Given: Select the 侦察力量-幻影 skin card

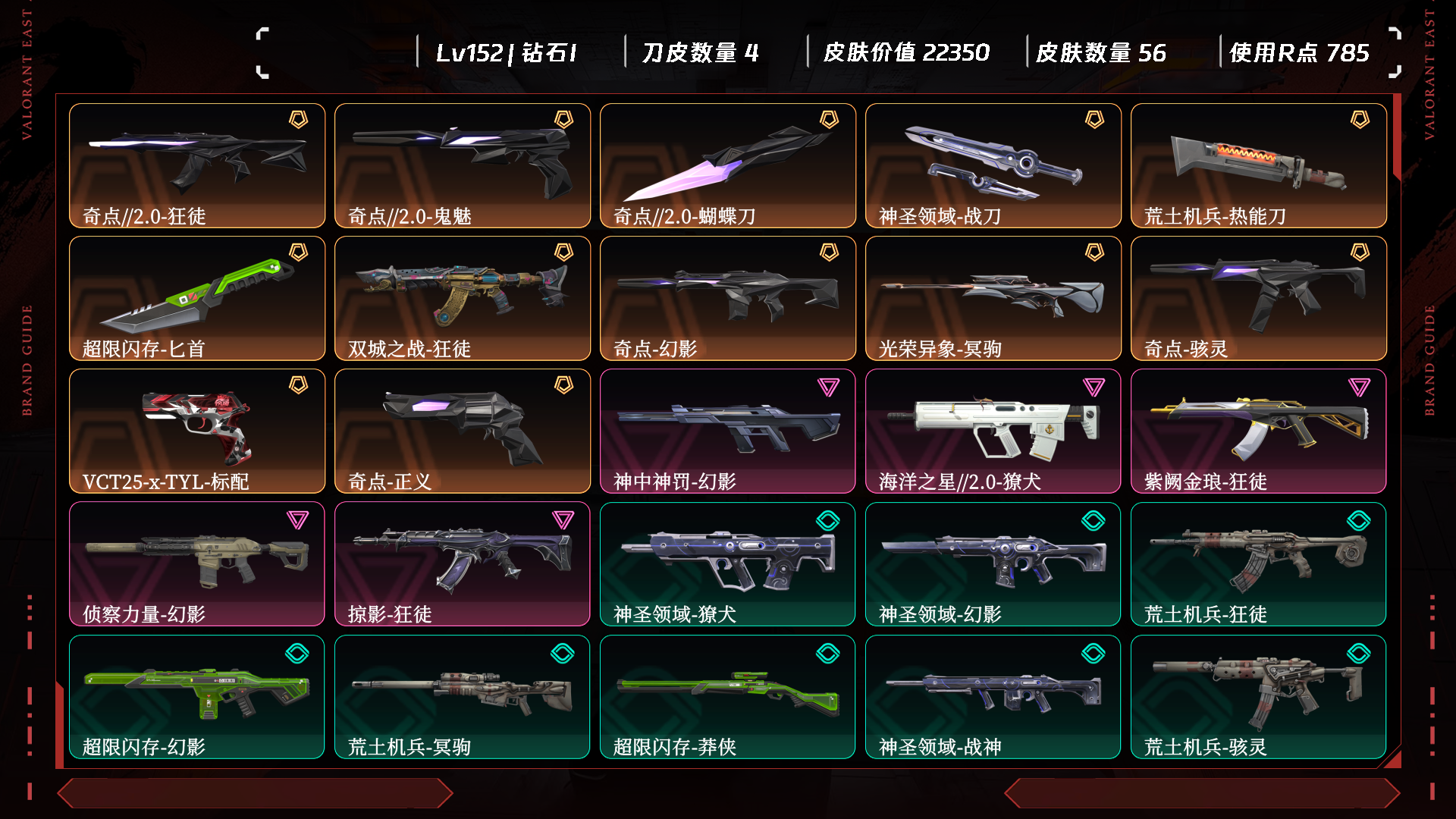Looking at the screenshot, I should (197, 563).
